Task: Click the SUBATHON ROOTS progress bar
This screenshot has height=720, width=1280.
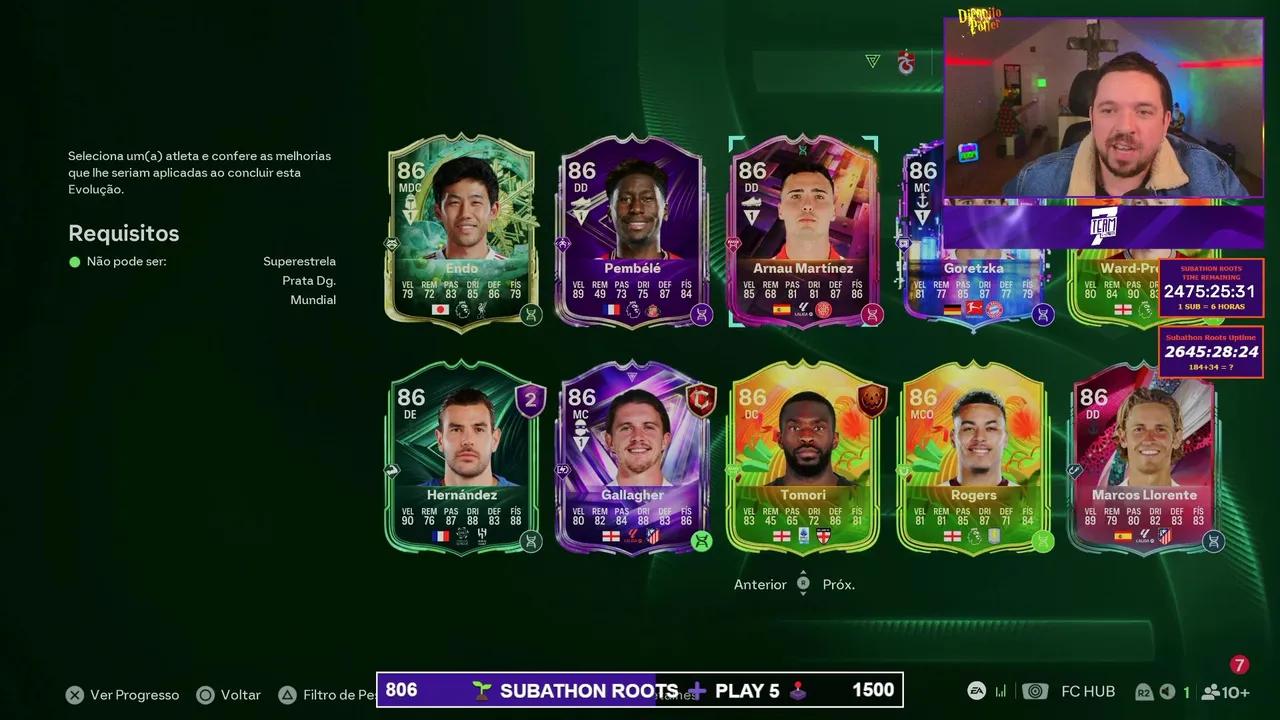Action: [640, 690]
